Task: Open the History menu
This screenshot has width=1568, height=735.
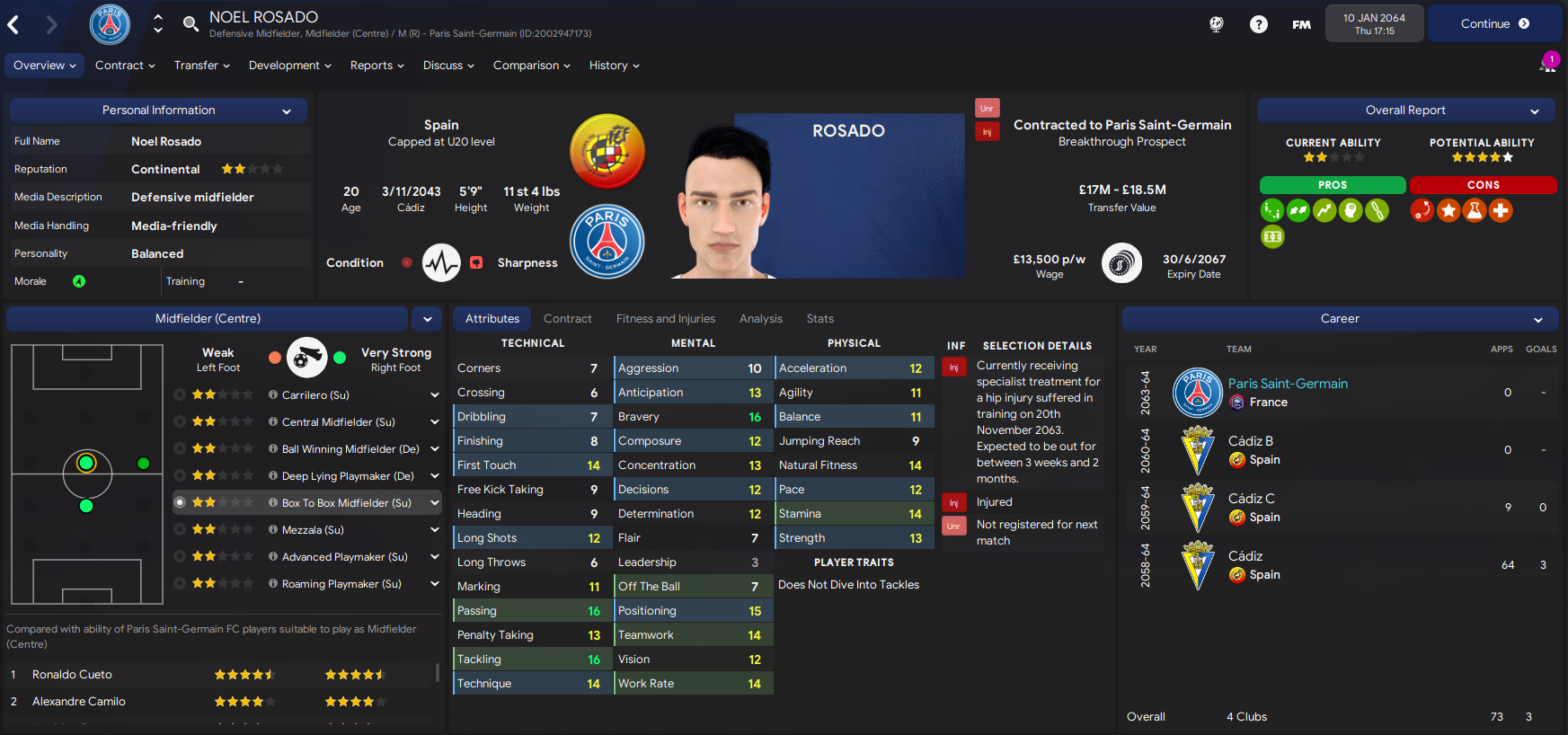Action: coord(614,66)
